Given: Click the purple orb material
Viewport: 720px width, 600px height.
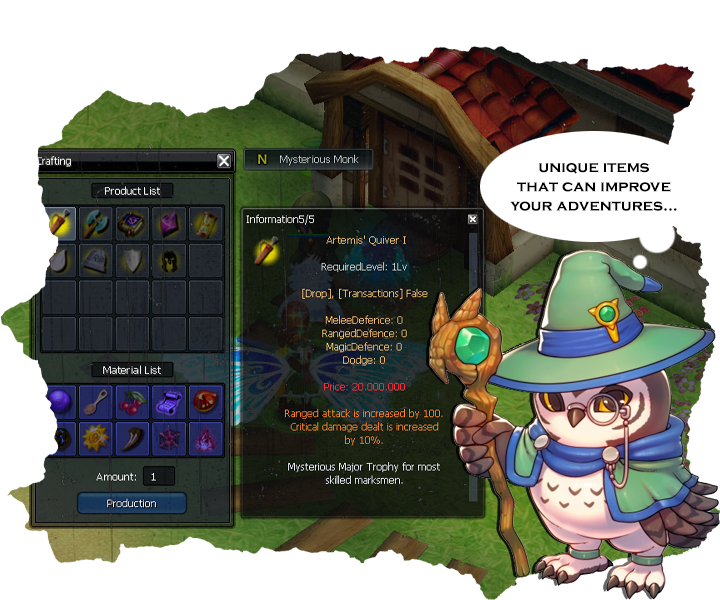Looking at the screenshot, I should click(x=59, y=402).
